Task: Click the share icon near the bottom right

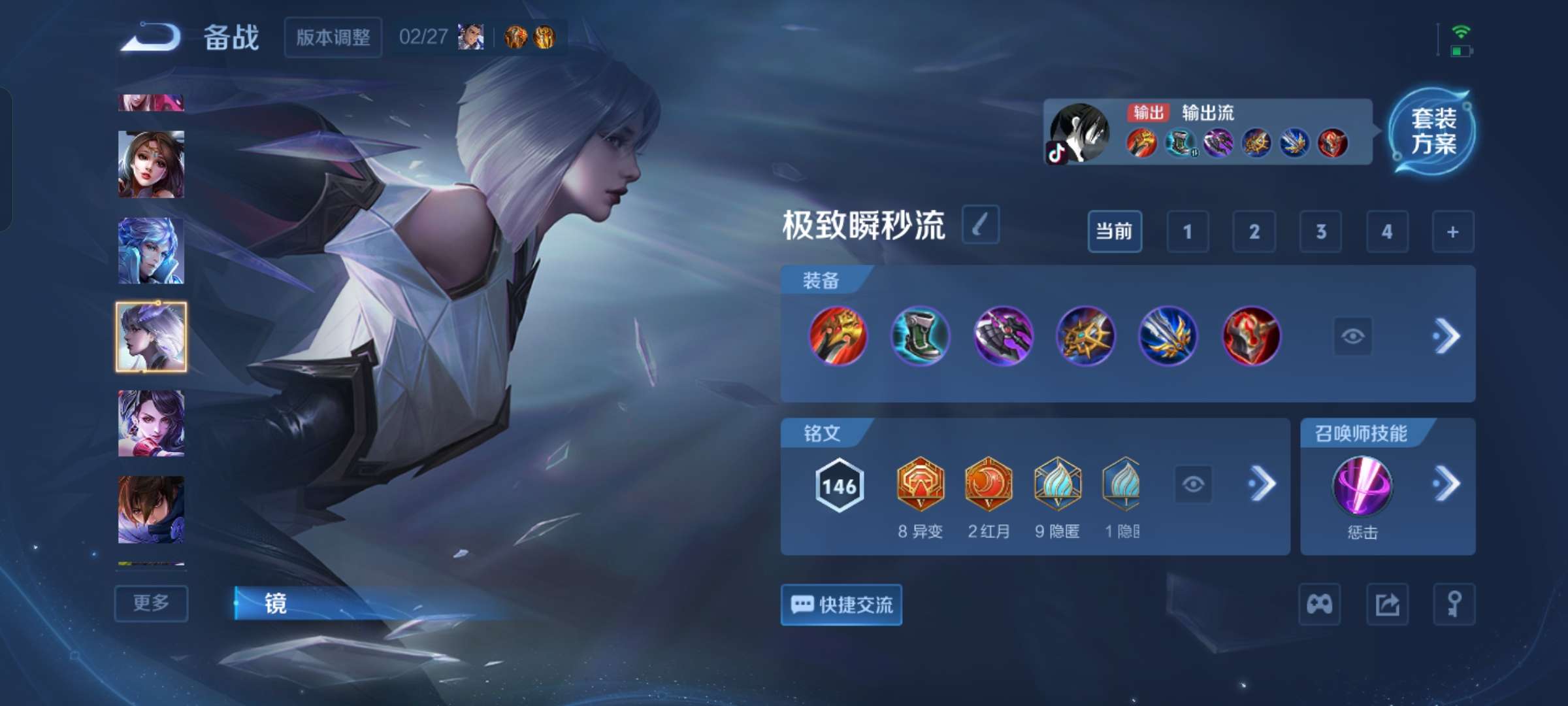Action: [x=1389, y=603]
